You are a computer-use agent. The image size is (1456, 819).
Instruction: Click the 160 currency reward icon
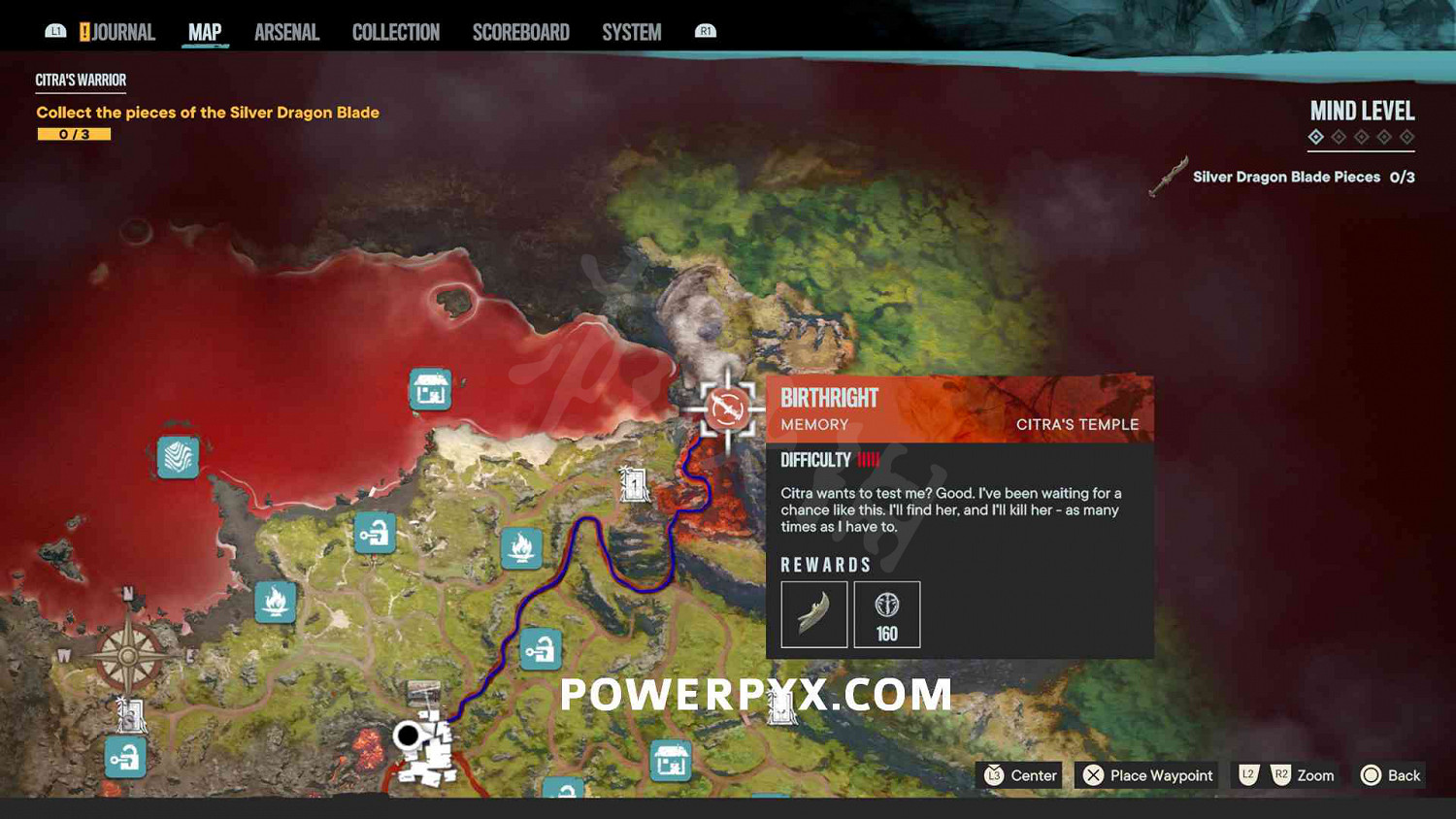click(x=886, y=613)
